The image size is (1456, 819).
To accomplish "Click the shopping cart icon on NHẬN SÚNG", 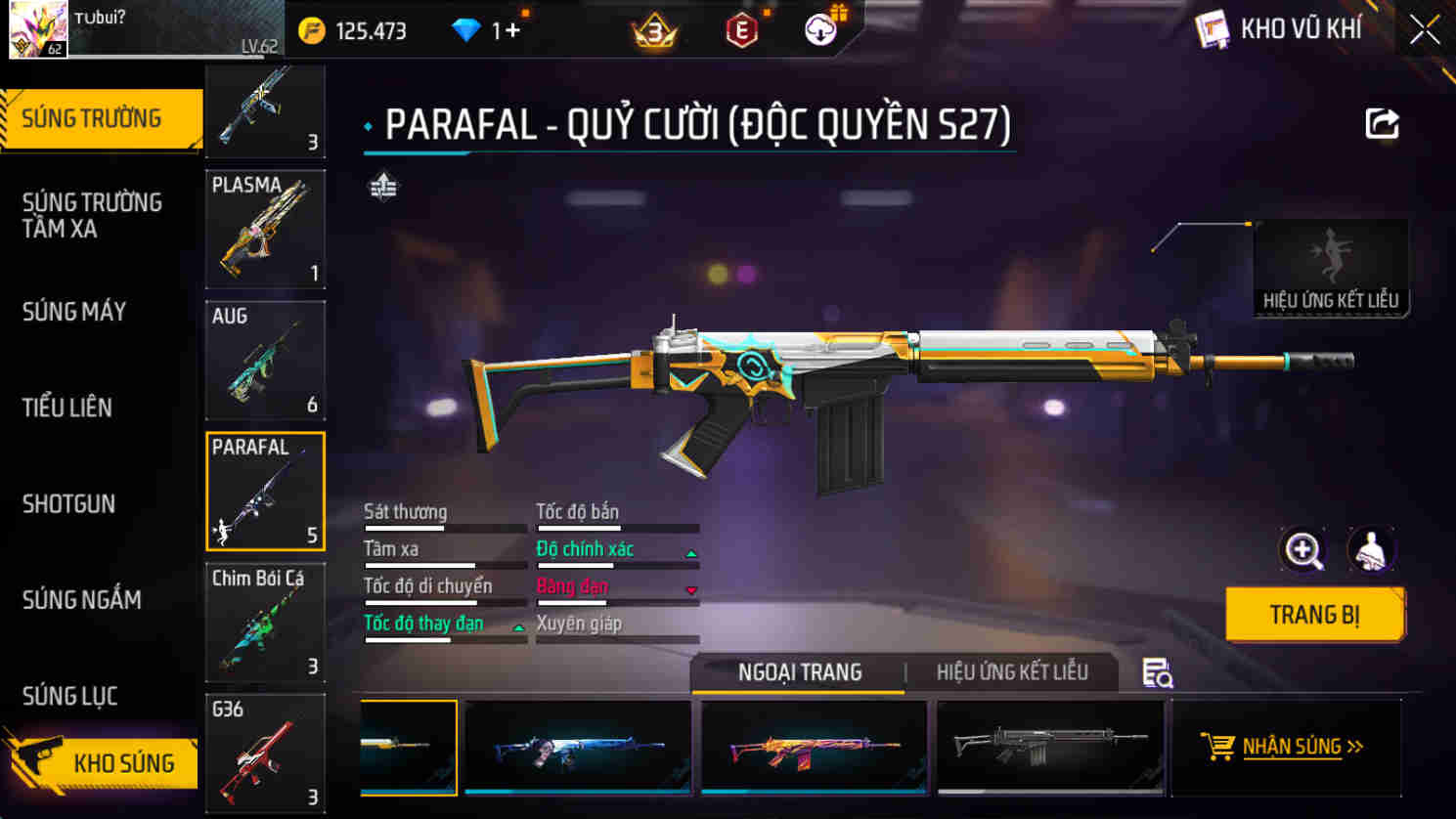I will [x=1215, y=748].
